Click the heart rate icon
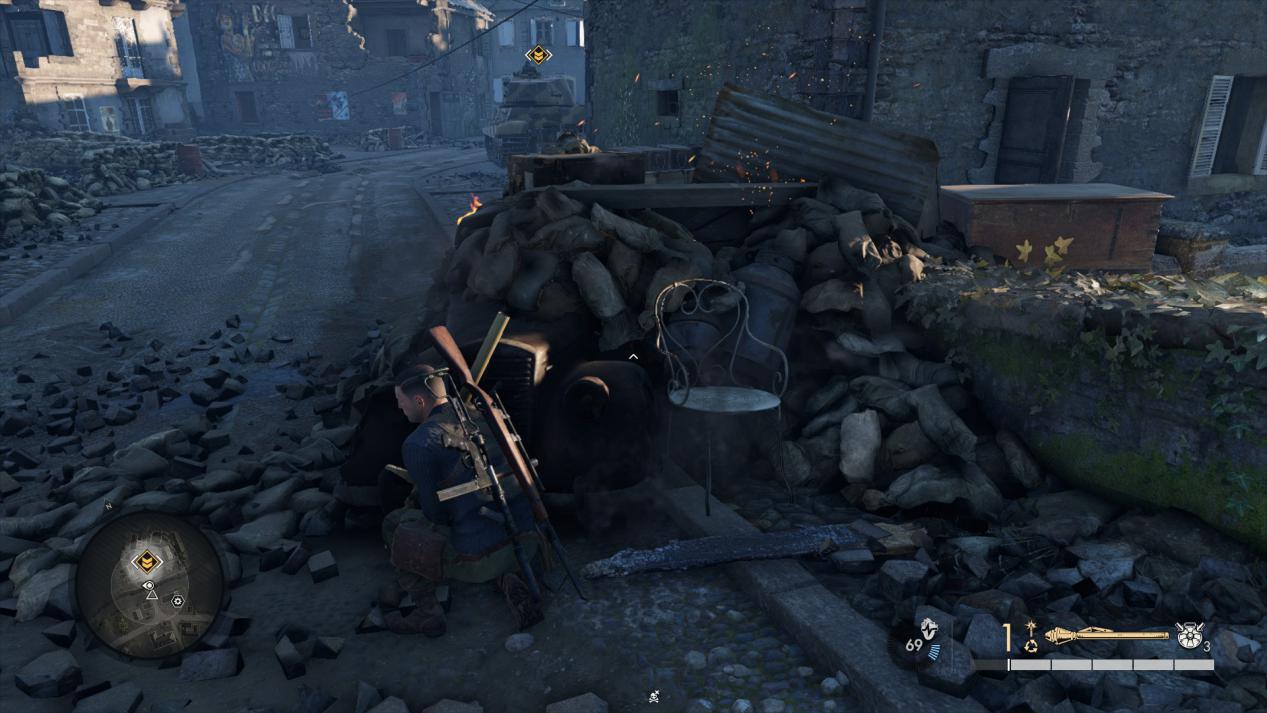 tap(928, 629)
